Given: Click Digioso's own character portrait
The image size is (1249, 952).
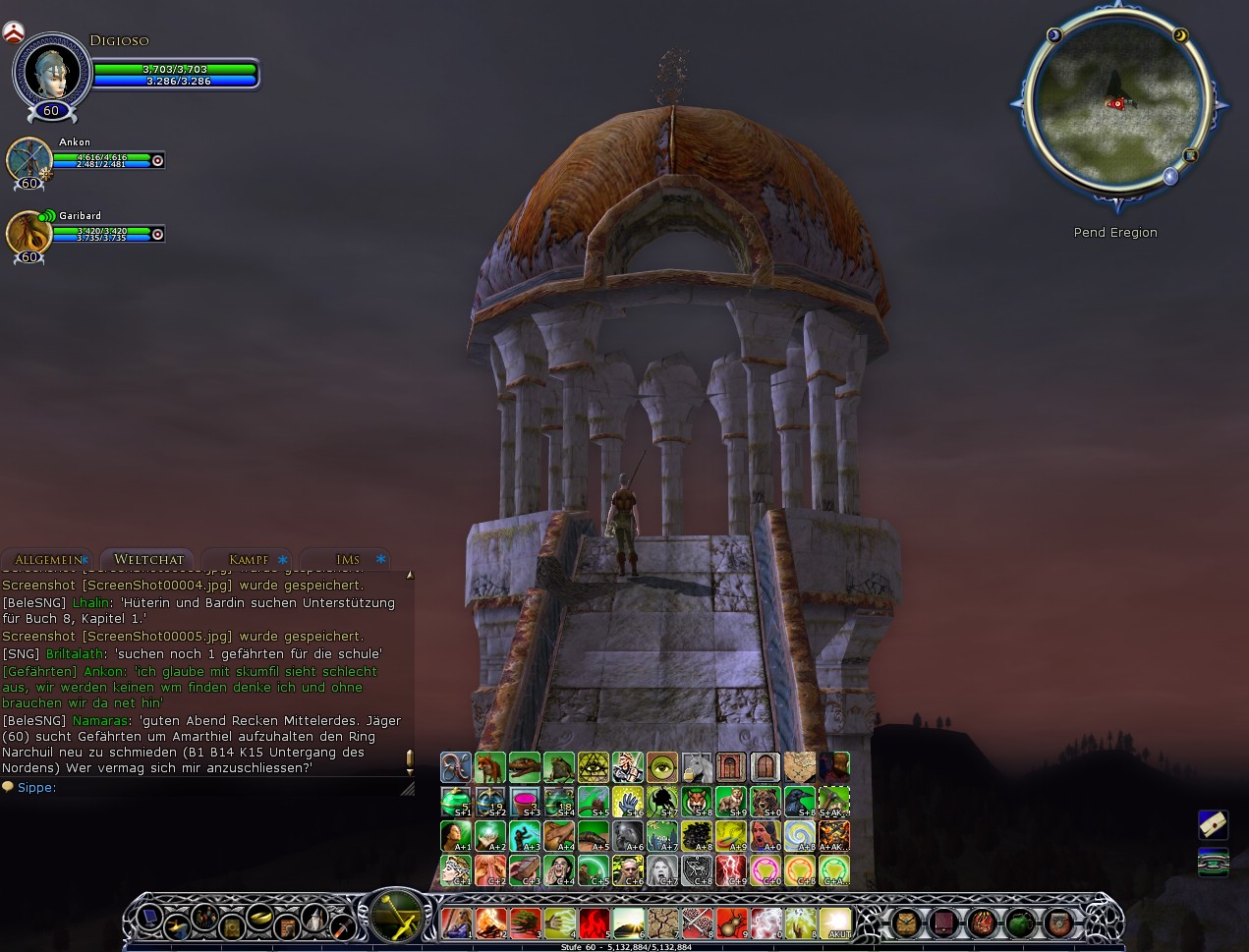Looking at the screenshot, I should coord(51,71).
